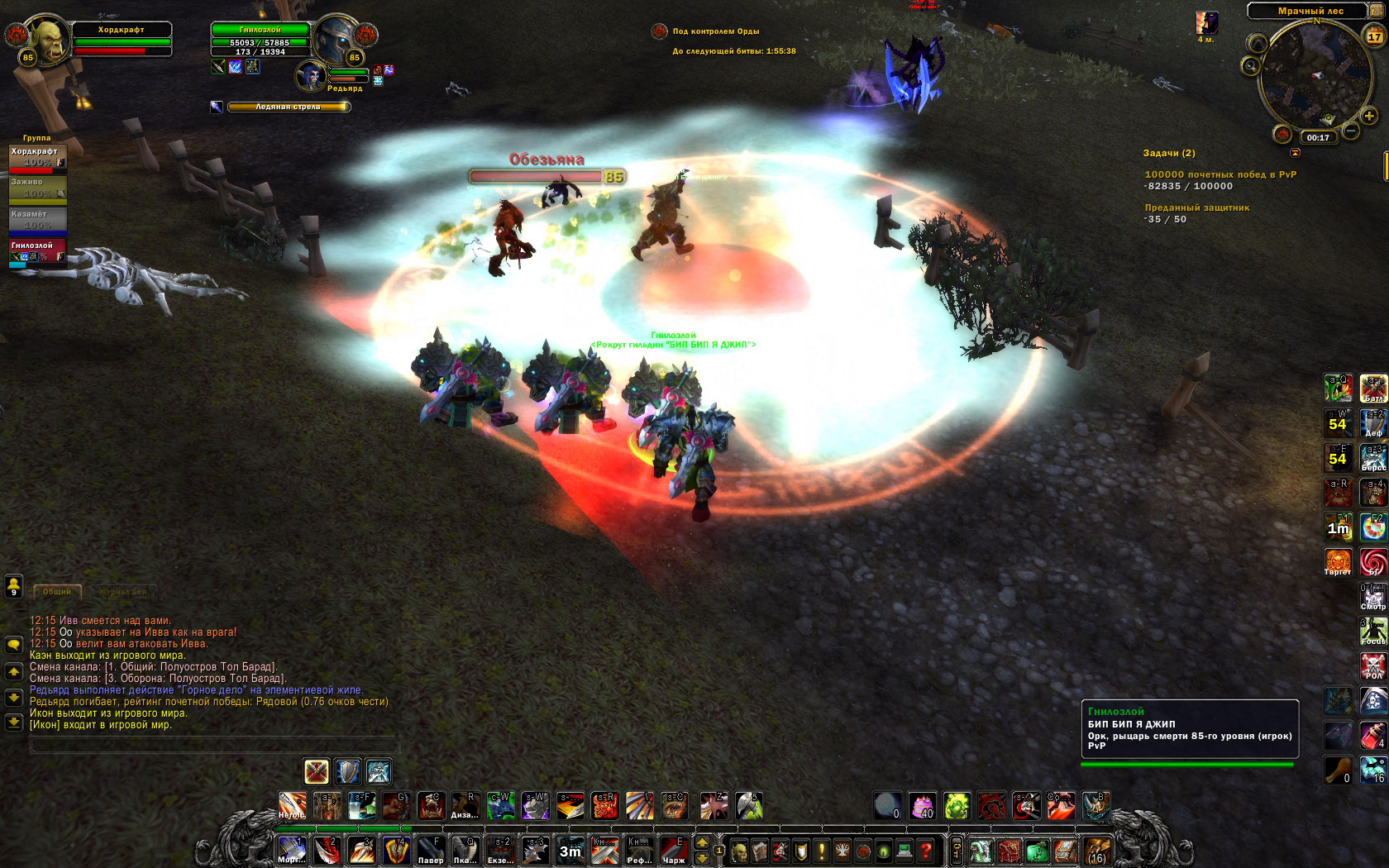Activate the Чарж action button
The height and width of the screenshot is (868, 1389).
click(673, 850)
